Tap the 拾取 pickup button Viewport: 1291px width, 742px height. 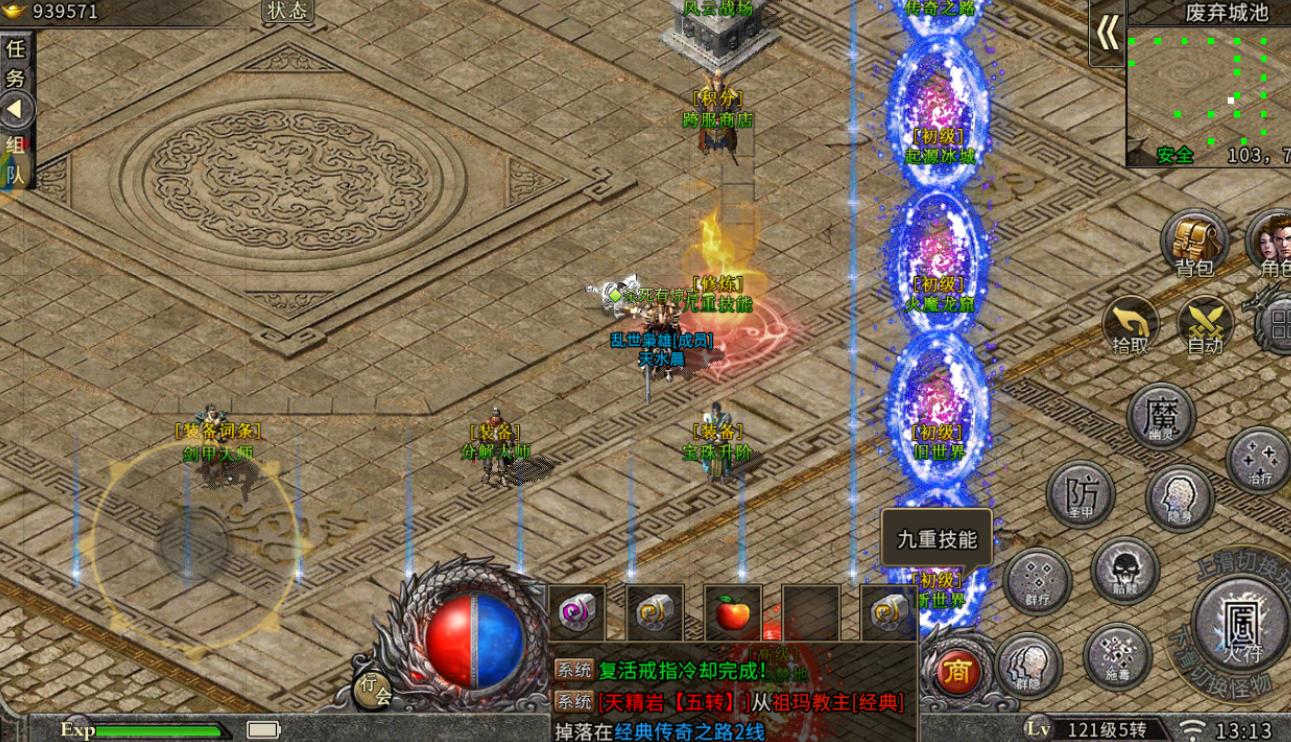click(x=1131, y=326)
